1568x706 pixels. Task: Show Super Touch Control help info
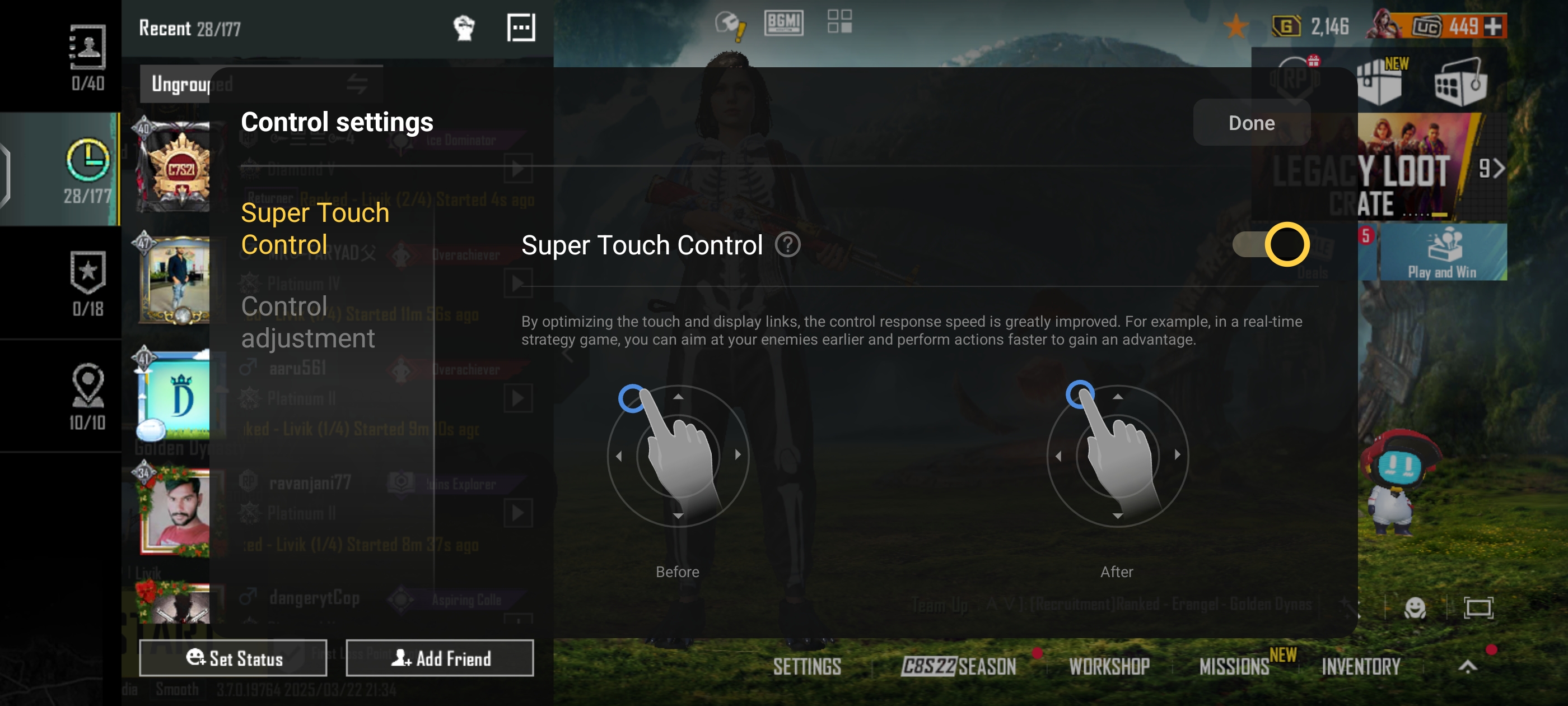[x=788, y=245]
